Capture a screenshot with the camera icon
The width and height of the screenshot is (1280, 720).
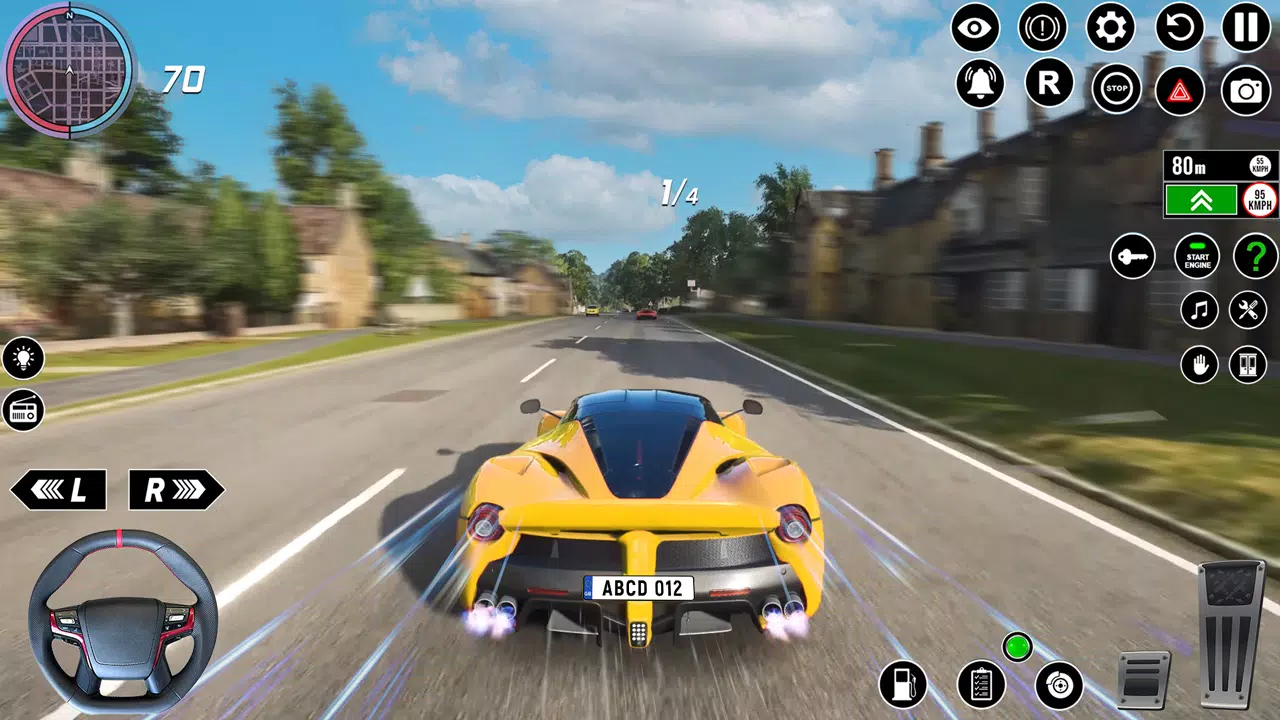click(1246, 90)
